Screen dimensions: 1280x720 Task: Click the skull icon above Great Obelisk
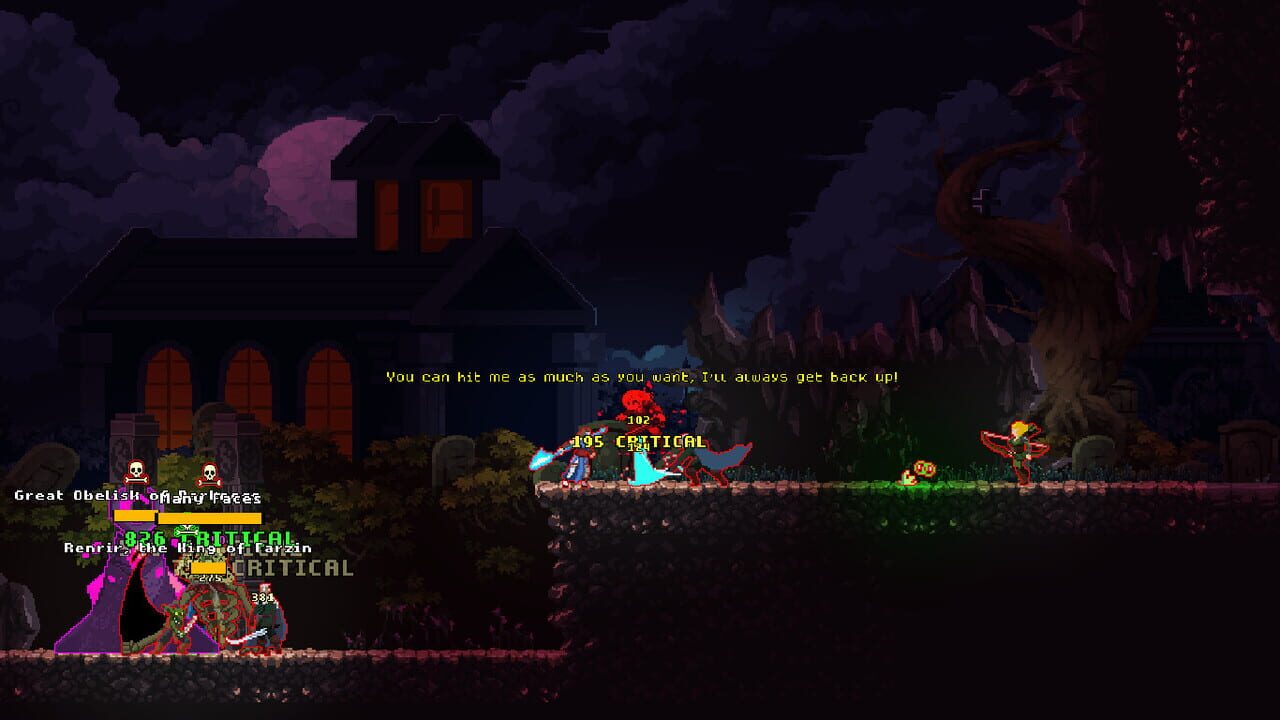[135, 472]
